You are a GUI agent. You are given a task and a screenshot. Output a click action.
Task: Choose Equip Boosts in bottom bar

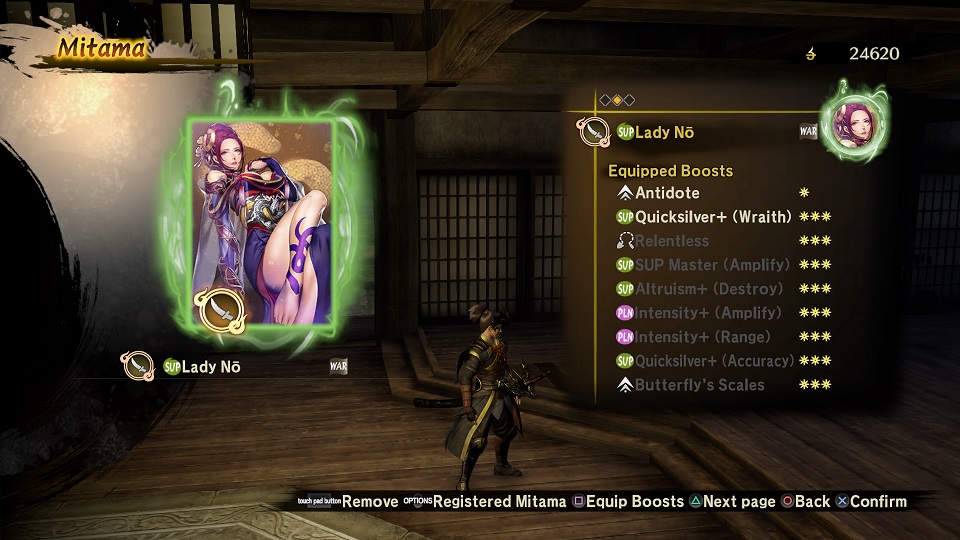(634, 501)
